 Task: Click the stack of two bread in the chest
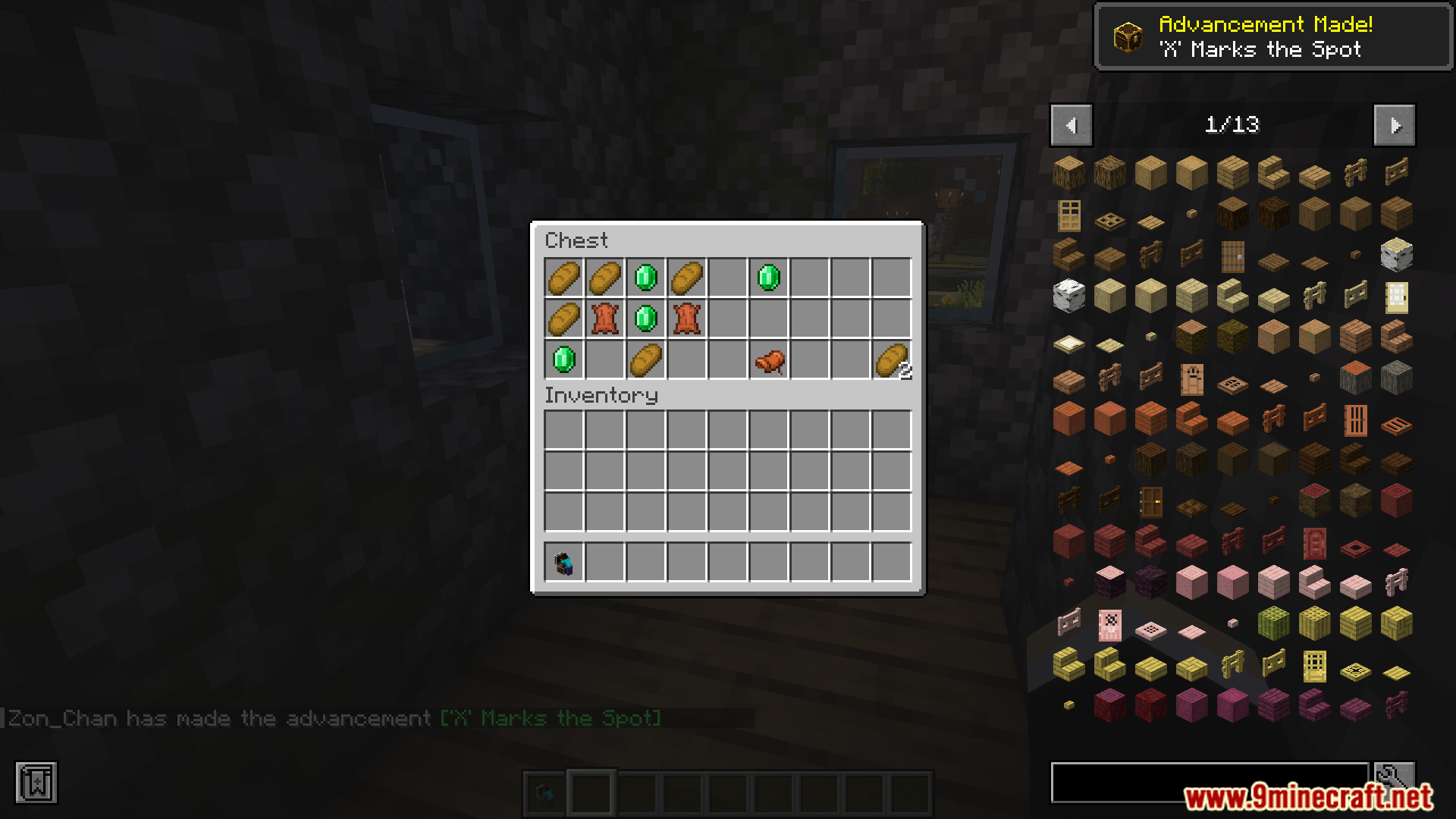(x=891, y=360)
